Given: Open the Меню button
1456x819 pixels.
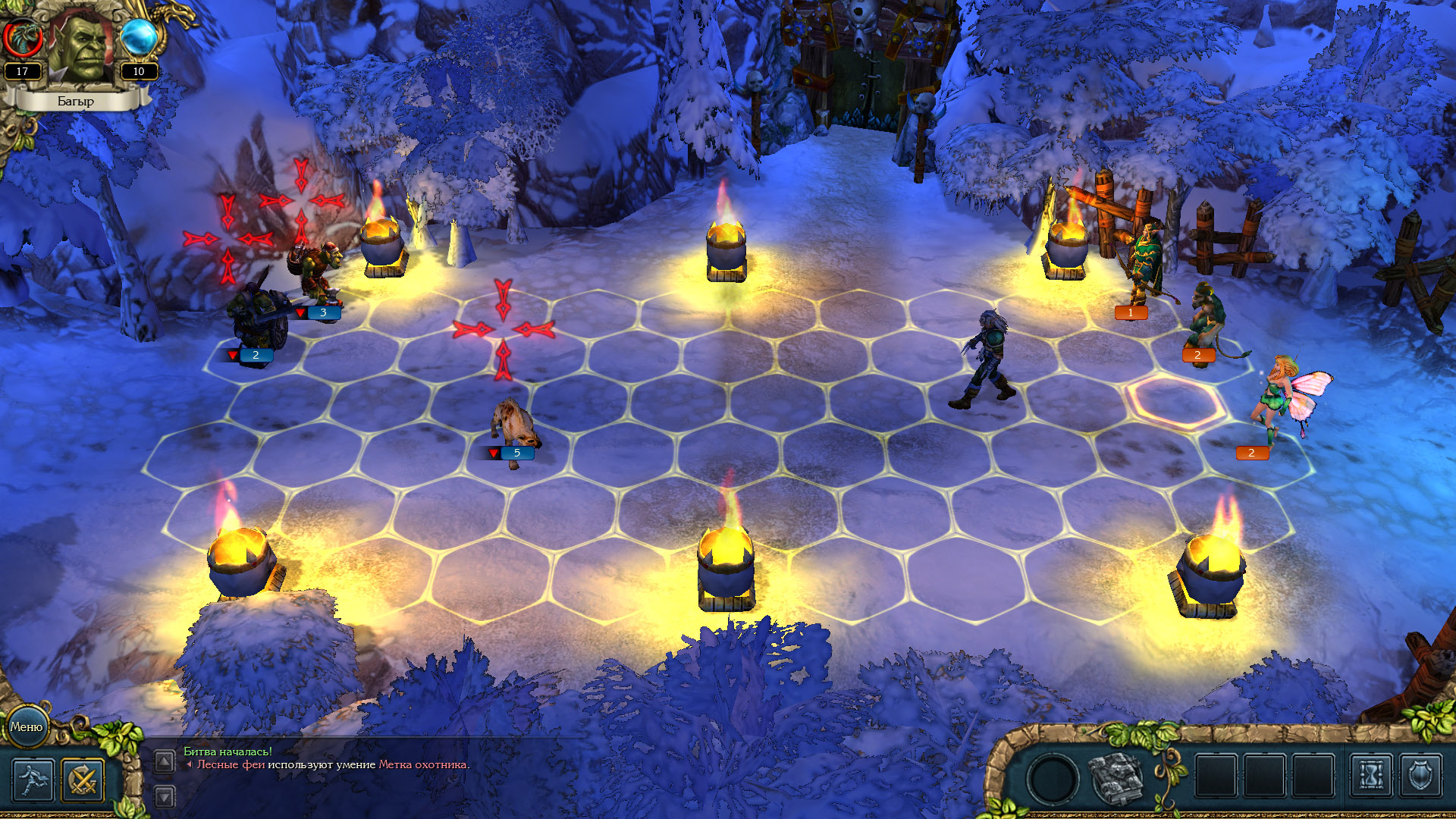Looking at the screenshot, I should click(x=27, y=726).
